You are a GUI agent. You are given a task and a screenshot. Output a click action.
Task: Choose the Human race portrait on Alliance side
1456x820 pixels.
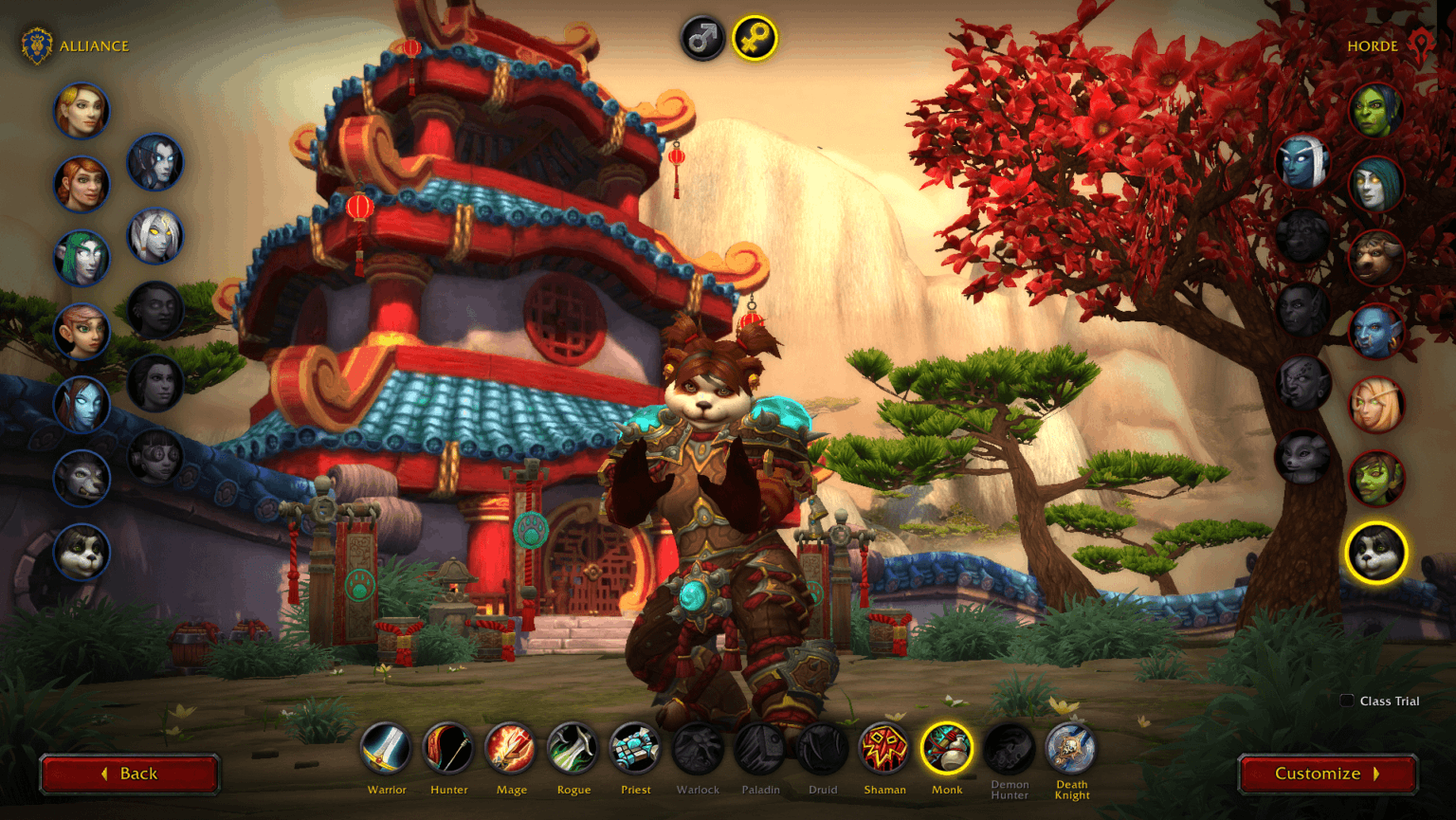[82, 111]
